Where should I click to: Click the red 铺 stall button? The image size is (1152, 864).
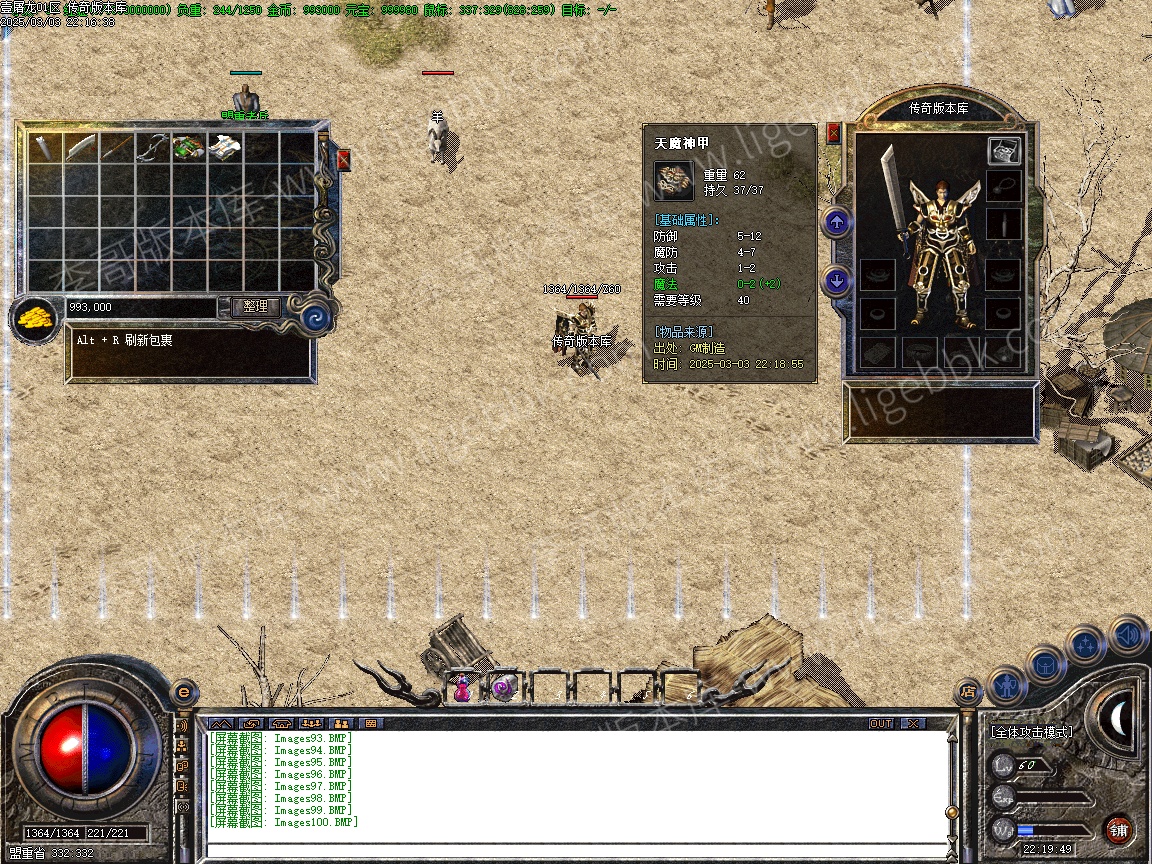click(x=1119, y=829)
